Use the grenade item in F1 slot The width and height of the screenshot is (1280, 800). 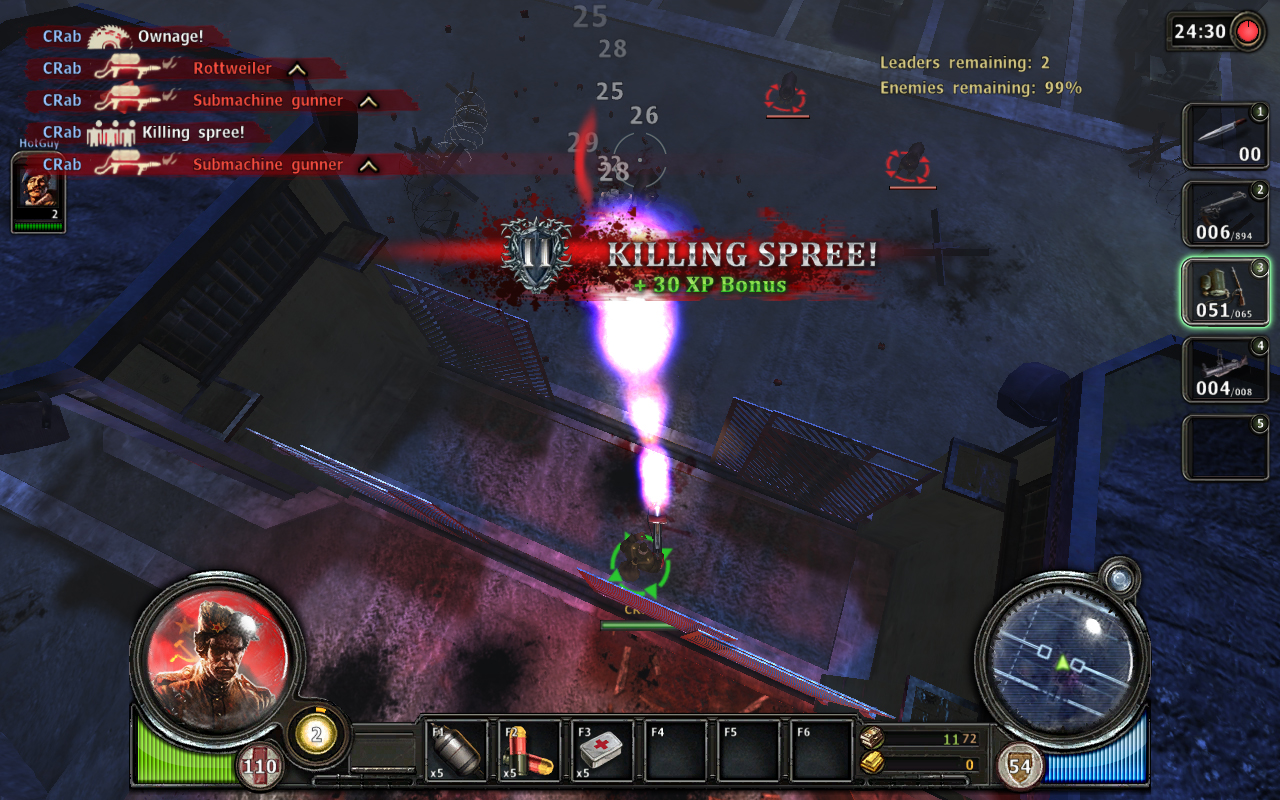point(456,750)
